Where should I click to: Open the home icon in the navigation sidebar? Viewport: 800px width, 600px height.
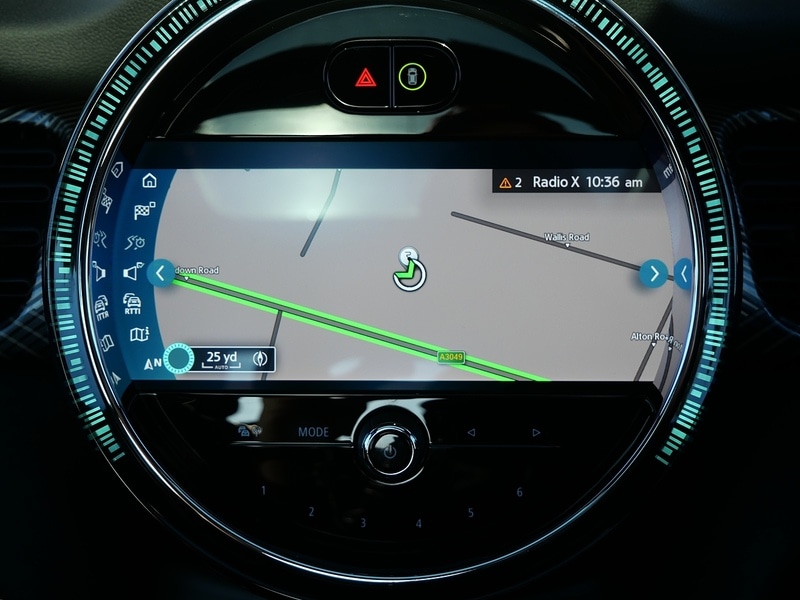(x=150, y=181)
